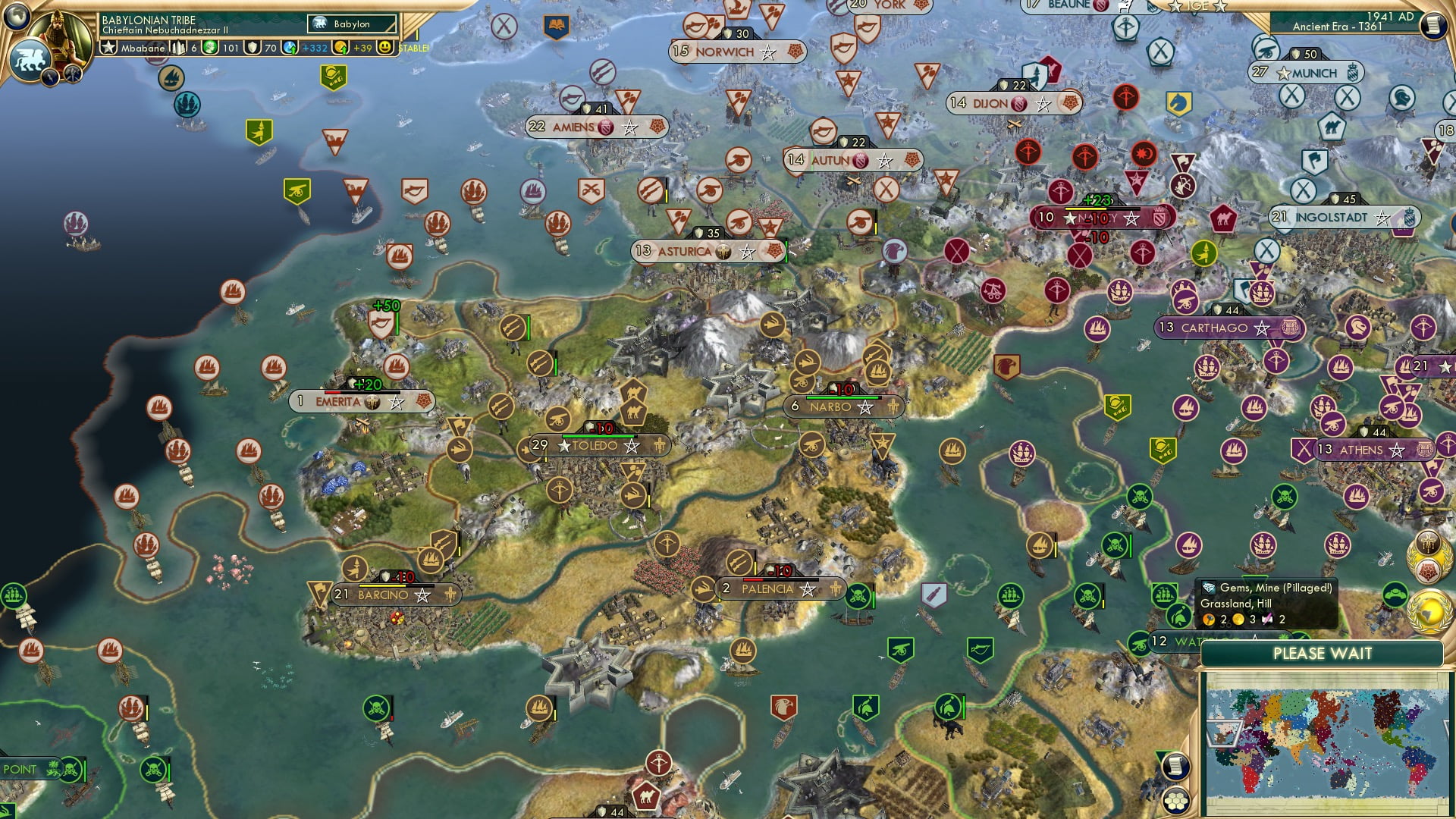Click the green Science flask in the top bar
The height and width of the screenshot is (819, 1456).
(x=211, y=47)
